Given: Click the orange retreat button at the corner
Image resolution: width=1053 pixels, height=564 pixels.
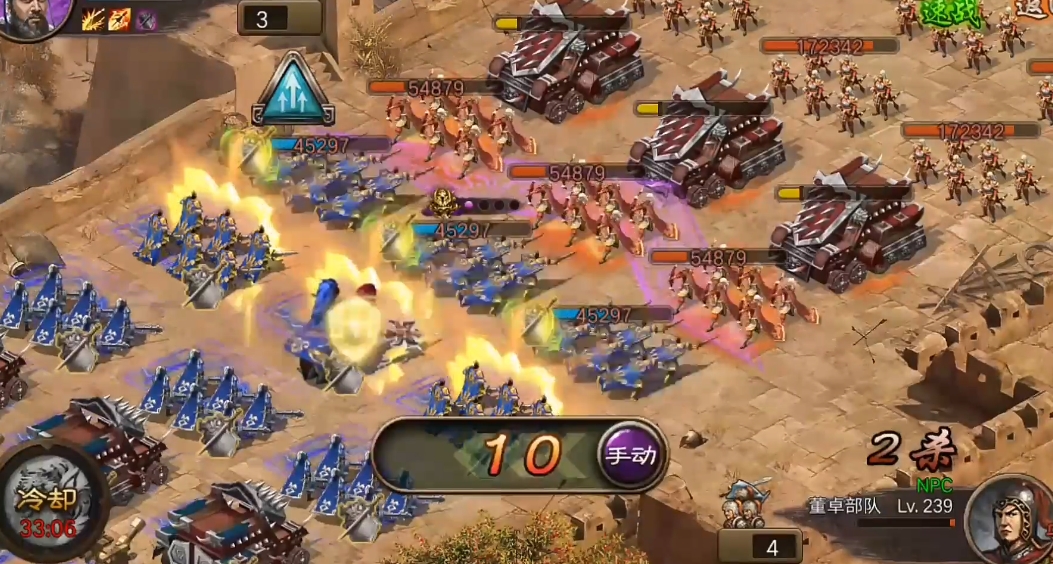Looking at the screenshot, I should pyautogui.click(x=1036, y=10).
